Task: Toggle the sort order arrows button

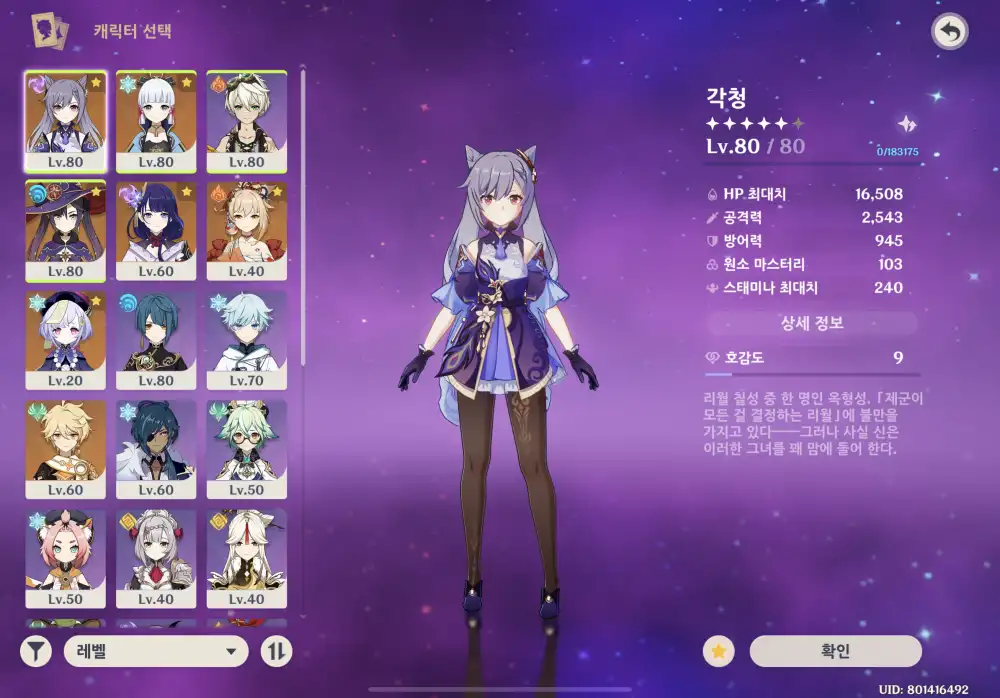Action: coord(275,652)
